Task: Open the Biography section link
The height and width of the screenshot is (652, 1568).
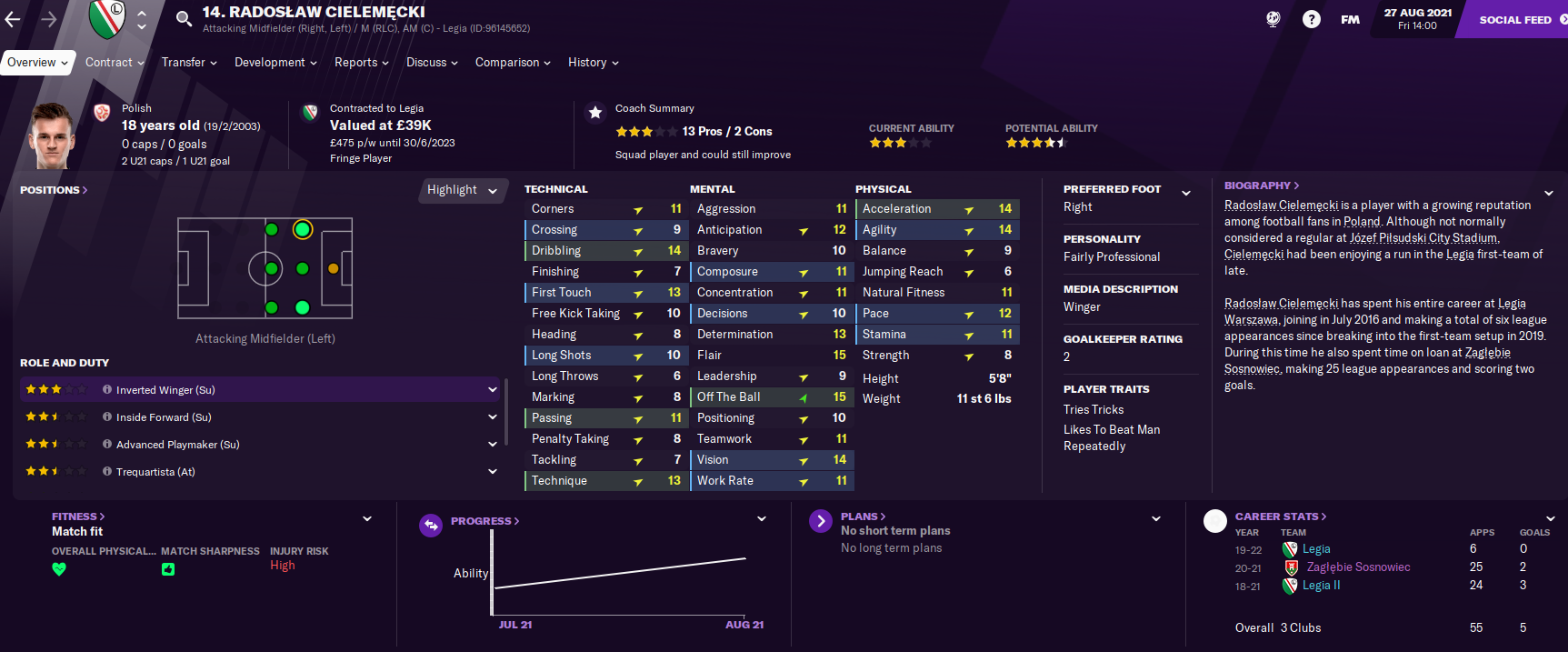Action: pyautogui.click(x=1261, y=186)
